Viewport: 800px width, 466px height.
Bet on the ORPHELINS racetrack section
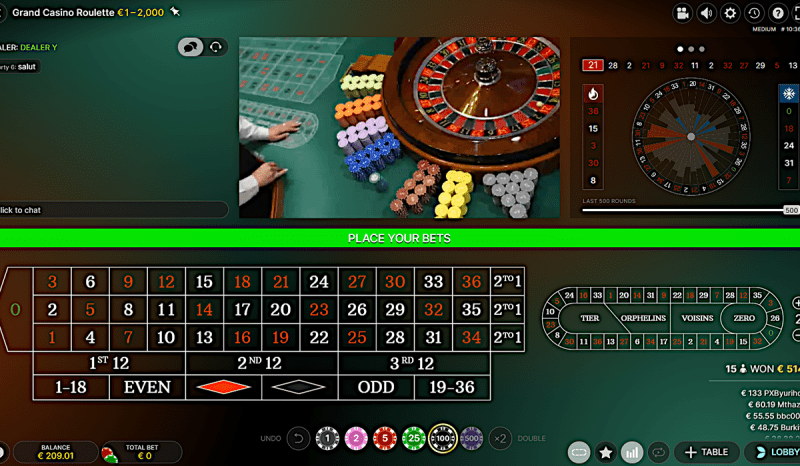pos(643,318)
